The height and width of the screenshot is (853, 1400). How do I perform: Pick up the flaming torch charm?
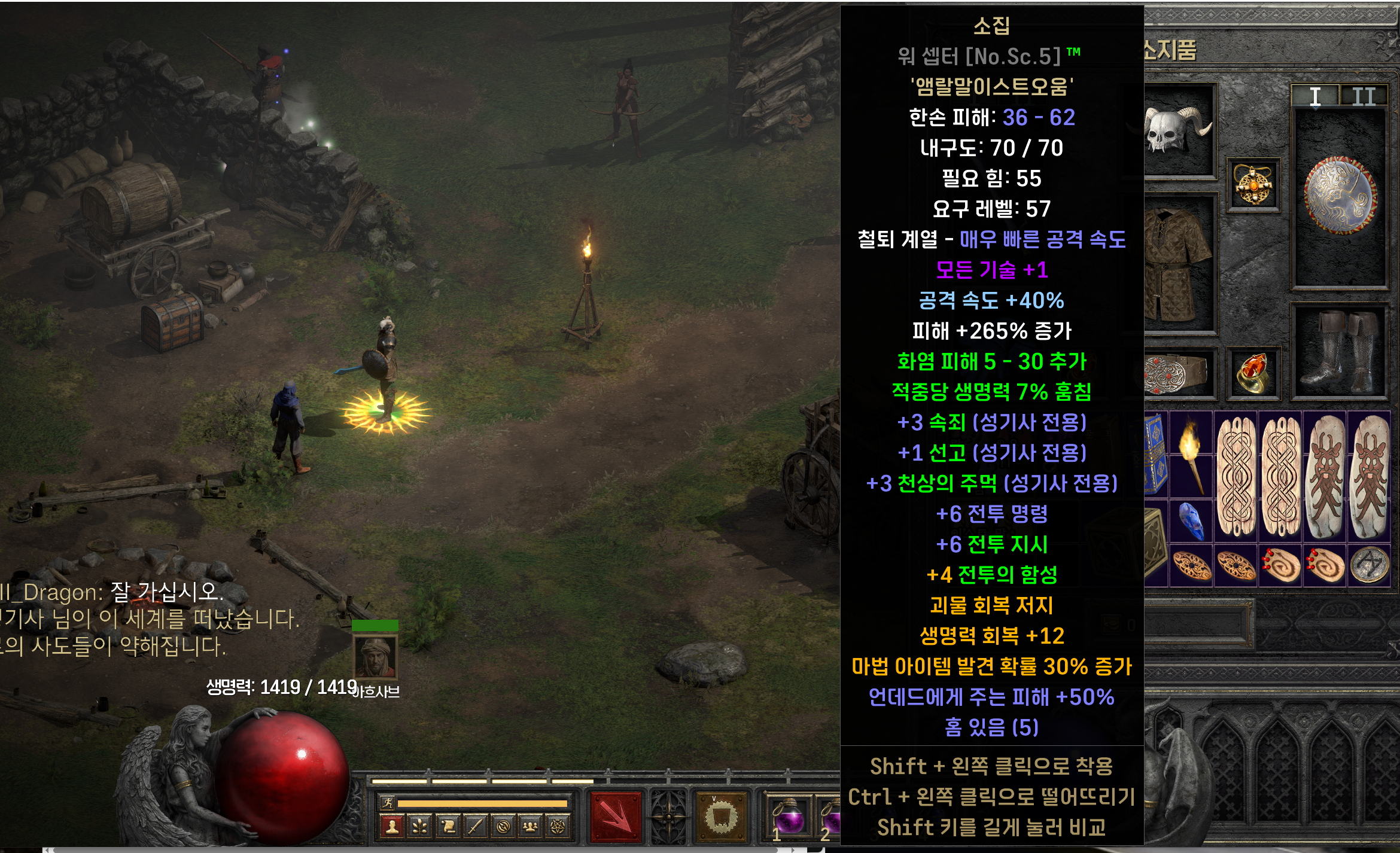[x=1191, y=455]
